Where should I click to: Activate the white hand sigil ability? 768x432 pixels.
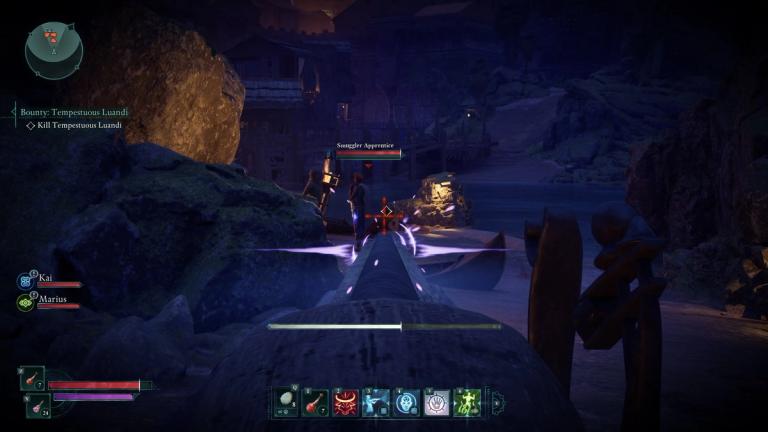(x=437, y=401)
